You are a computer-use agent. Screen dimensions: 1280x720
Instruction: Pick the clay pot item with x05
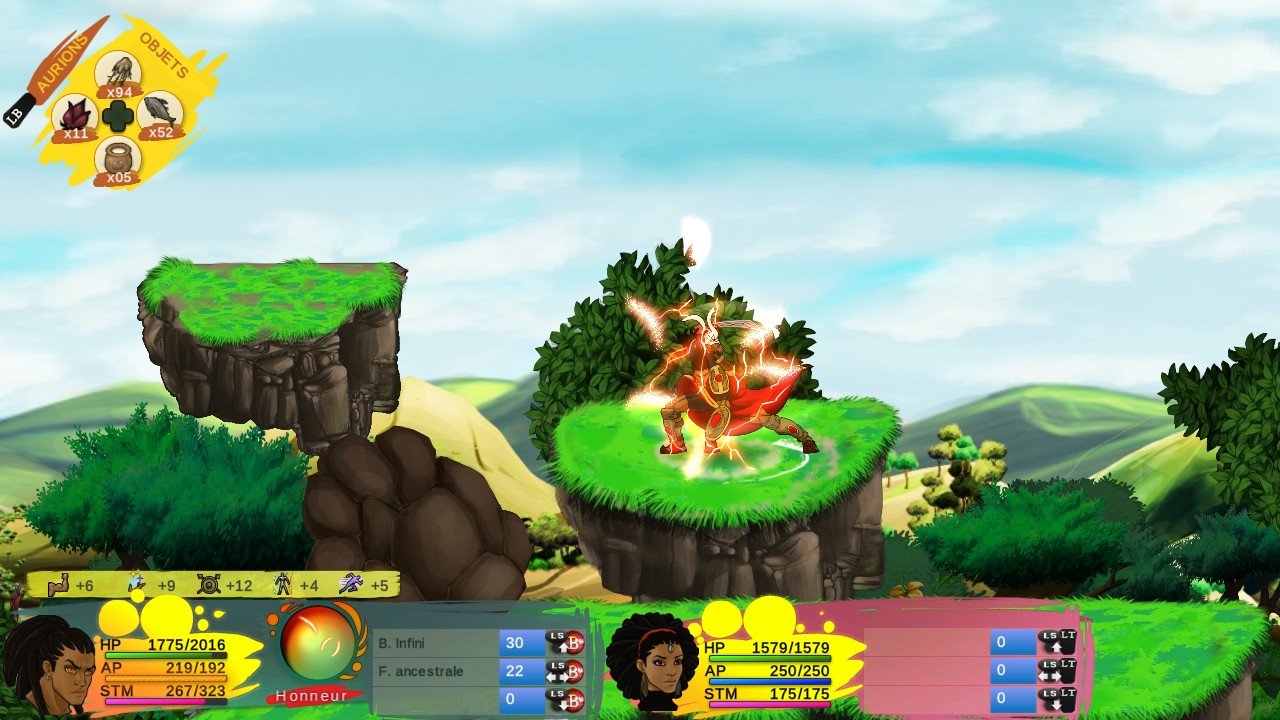118,159
